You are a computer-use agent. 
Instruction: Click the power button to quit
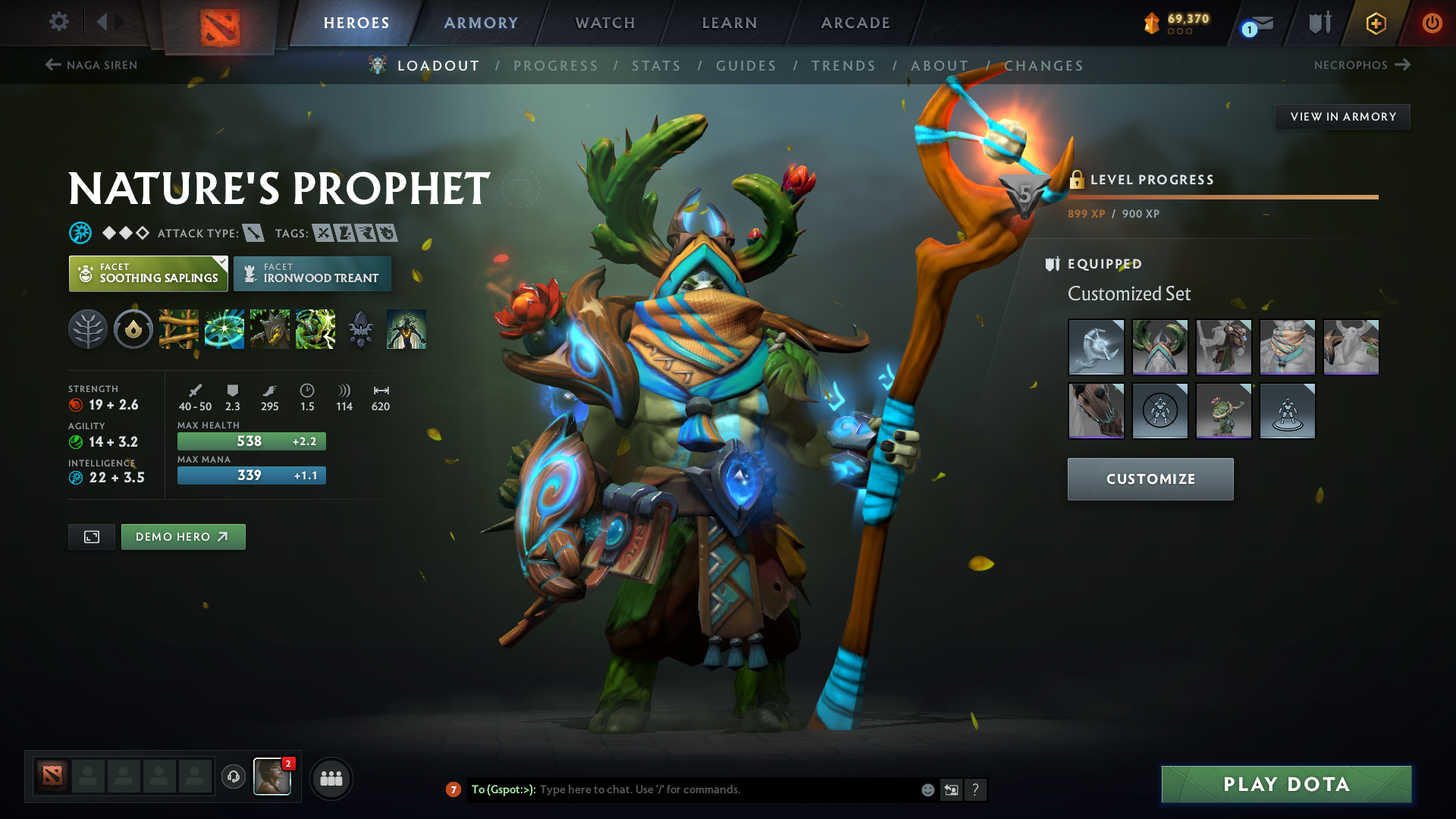coord(1432,23)
